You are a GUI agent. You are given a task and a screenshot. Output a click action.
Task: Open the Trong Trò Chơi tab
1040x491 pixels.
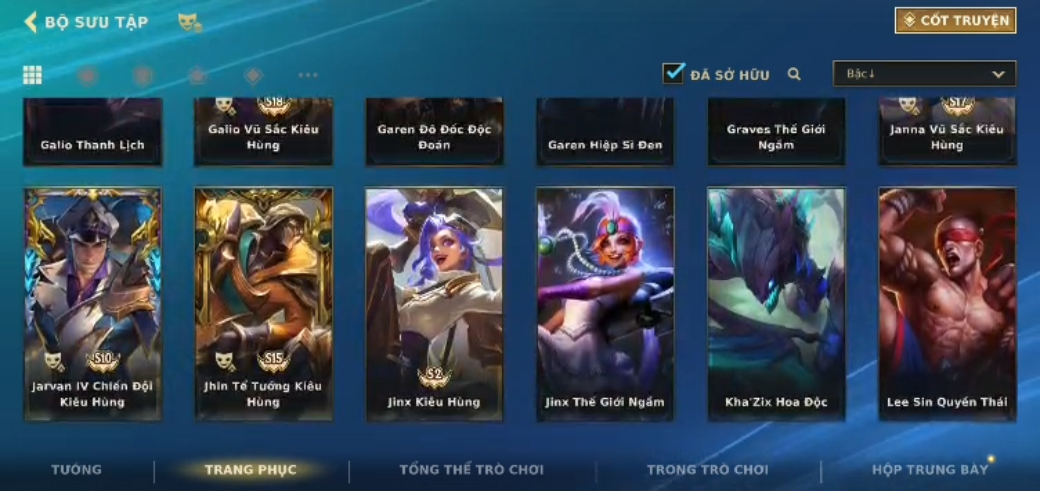click(708, 470)
